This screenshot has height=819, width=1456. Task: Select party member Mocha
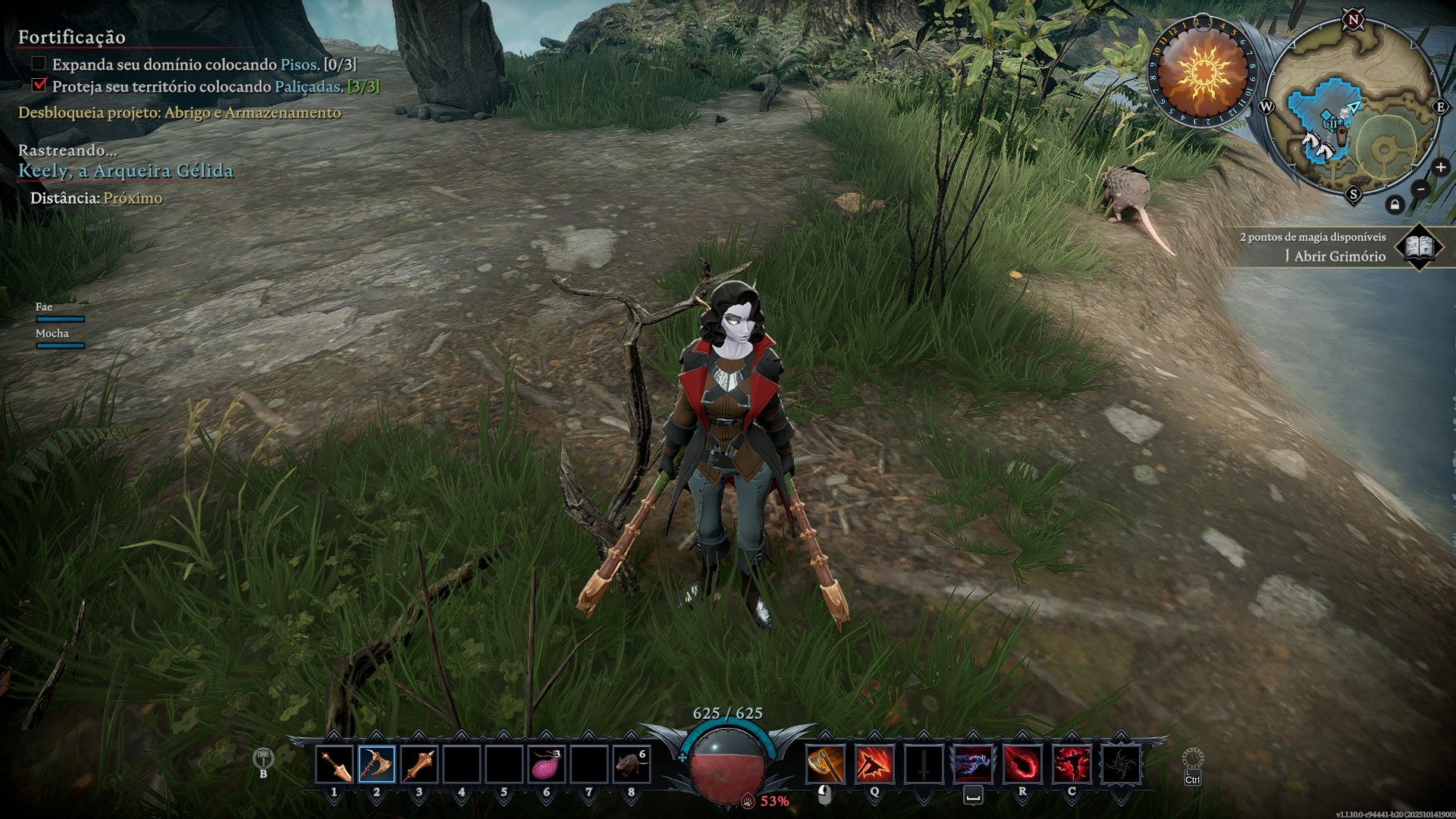52,334
